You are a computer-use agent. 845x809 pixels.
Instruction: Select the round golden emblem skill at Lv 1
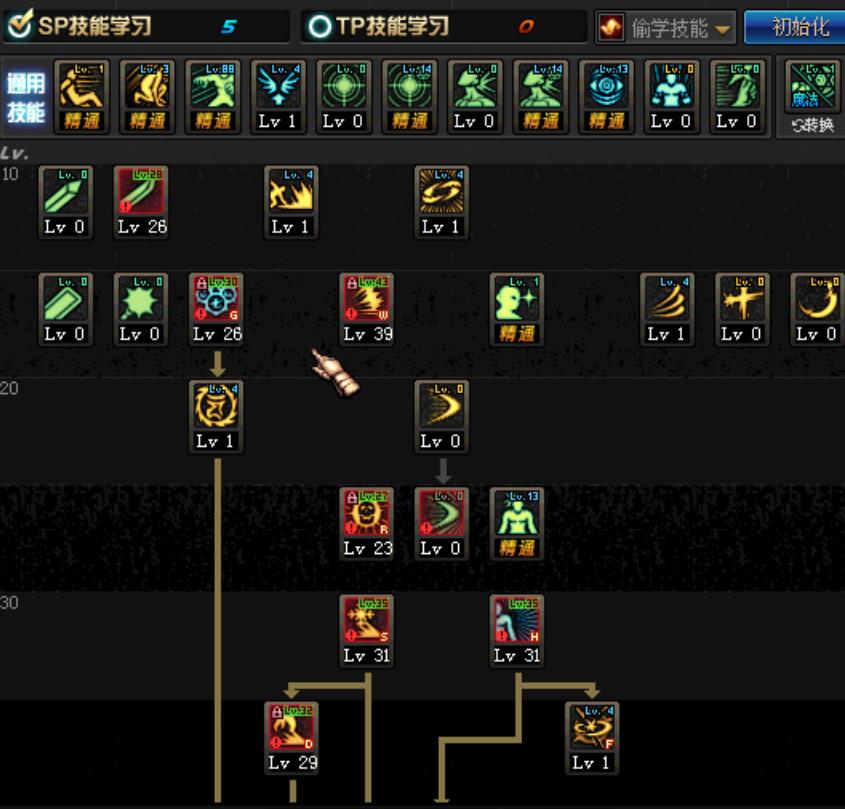point(217,407)
